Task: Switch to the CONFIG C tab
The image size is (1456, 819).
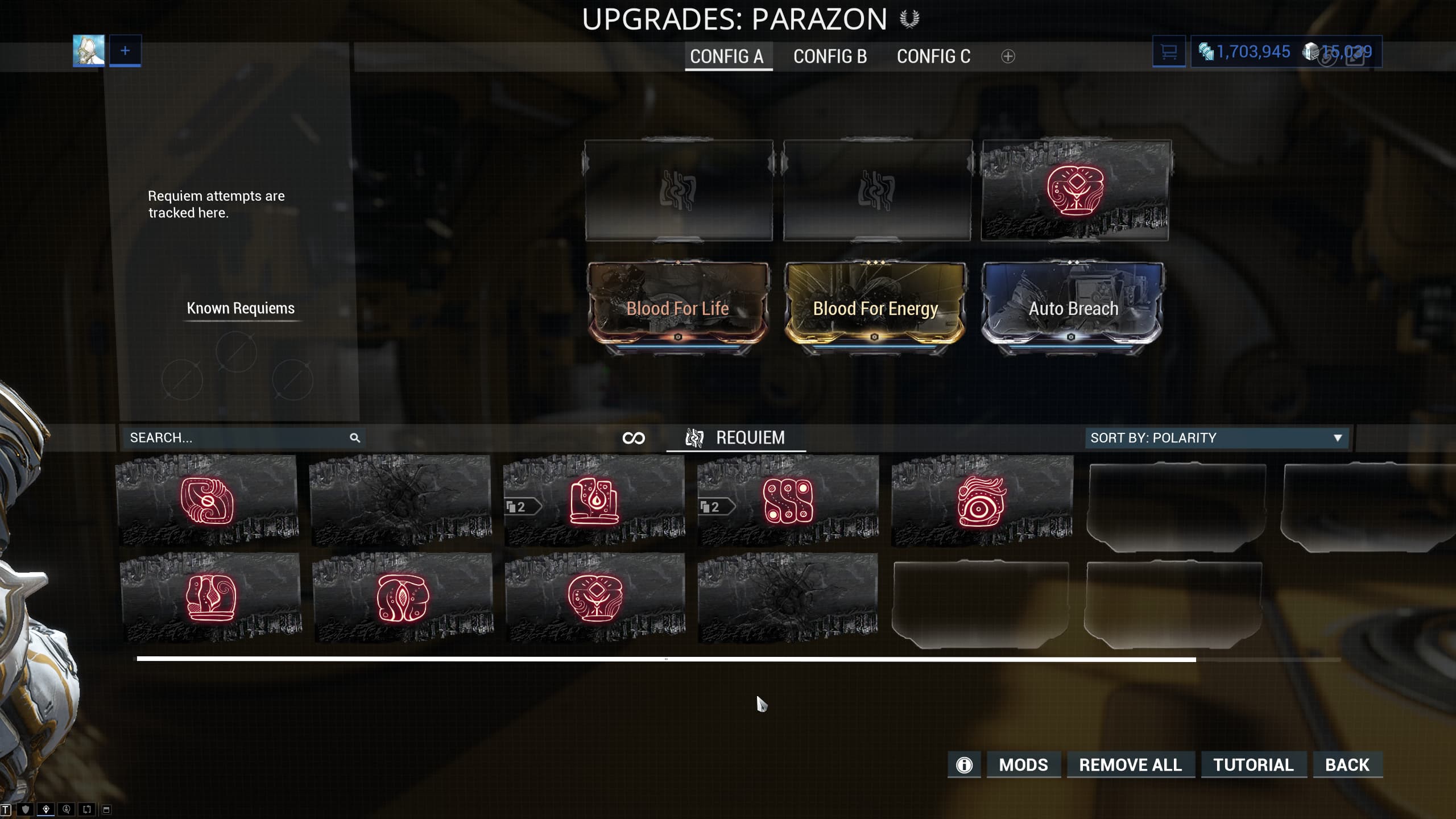Action: 933,56
